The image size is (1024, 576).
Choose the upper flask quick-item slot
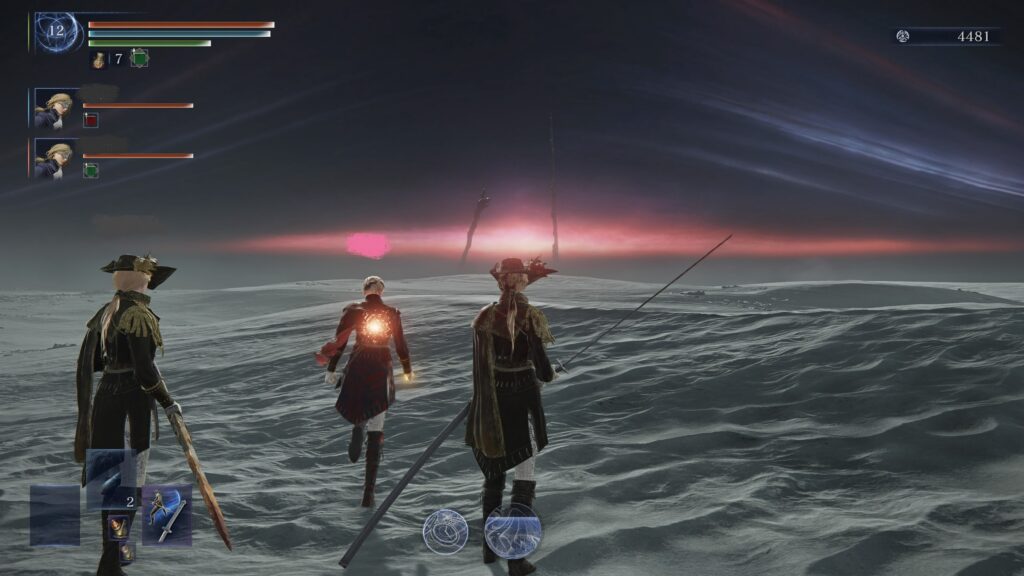click(x=118, y=527)
